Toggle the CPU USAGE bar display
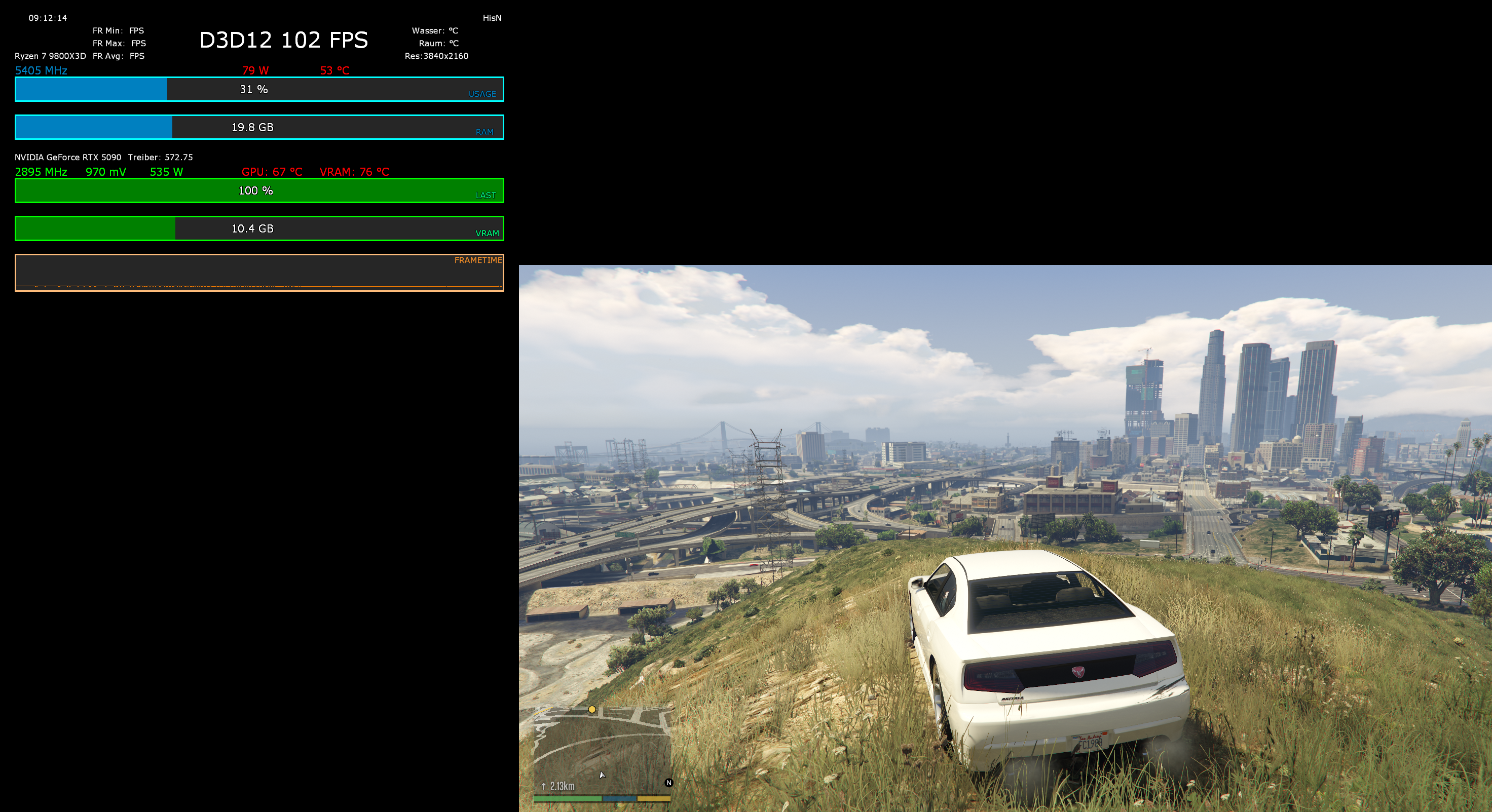The height and width of the screenshot is (812, 1492). click(x=259, y=90)
